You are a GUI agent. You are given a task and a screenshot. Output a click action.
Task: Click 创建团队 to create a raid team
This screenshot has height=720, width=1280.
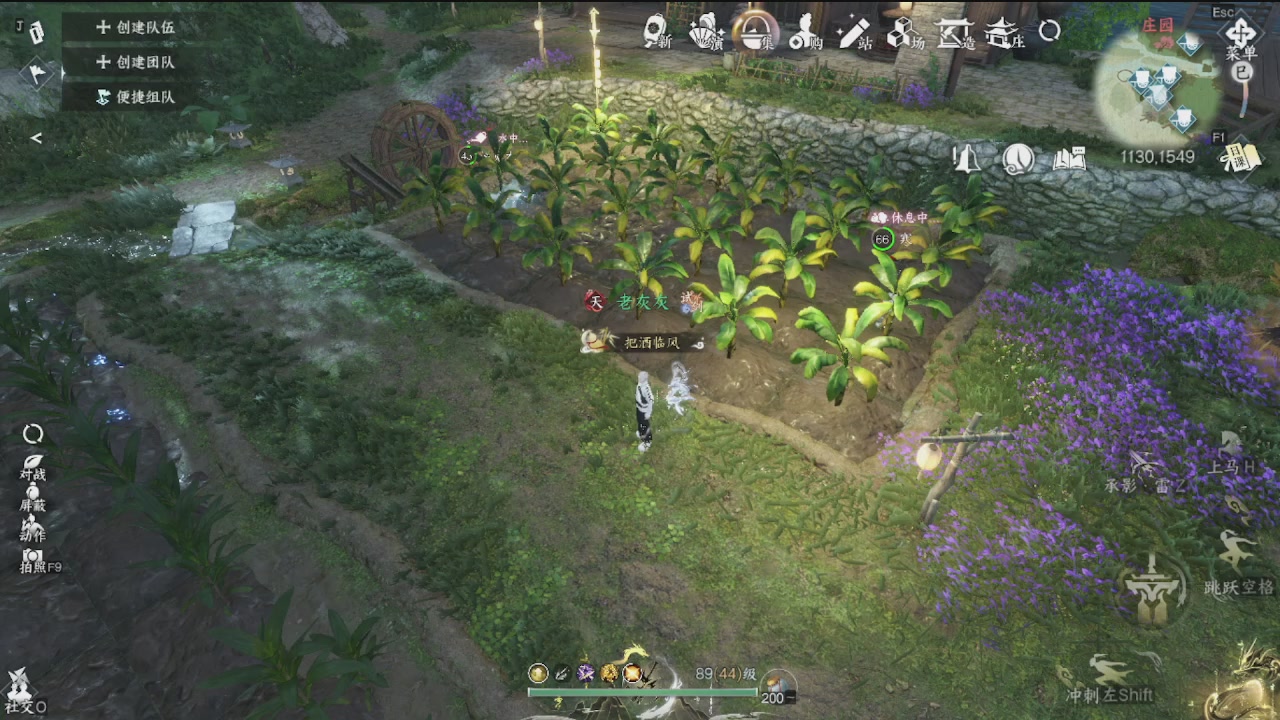click(135, 62)
